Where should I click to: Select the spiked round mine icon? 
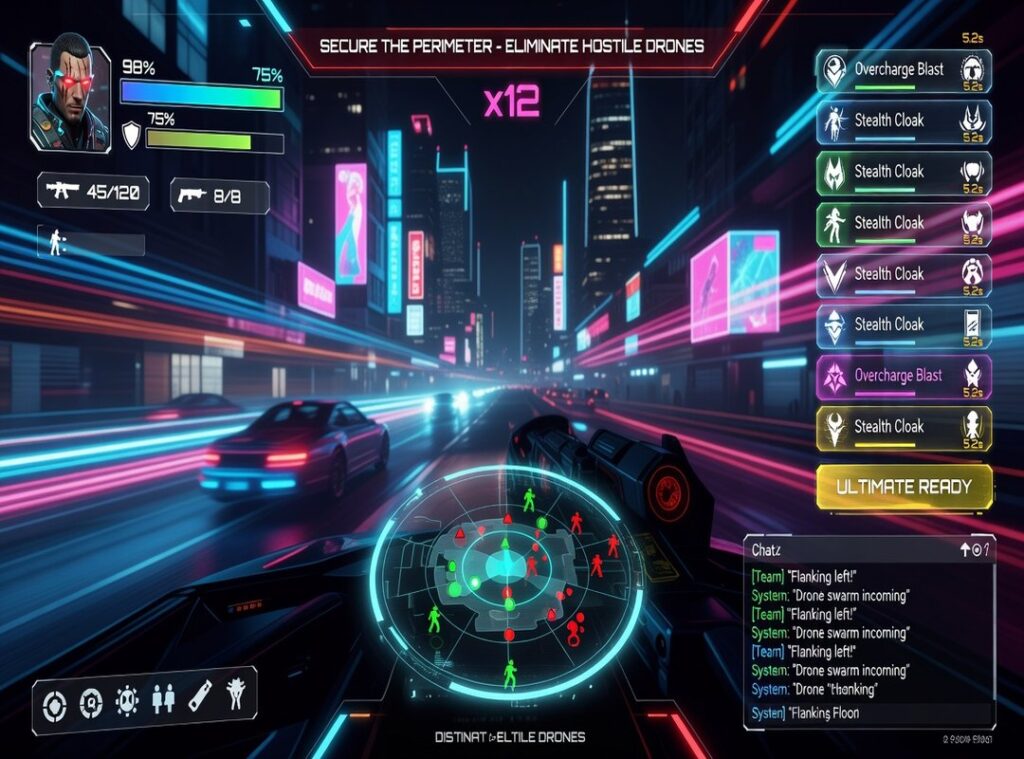click(127, 701)
